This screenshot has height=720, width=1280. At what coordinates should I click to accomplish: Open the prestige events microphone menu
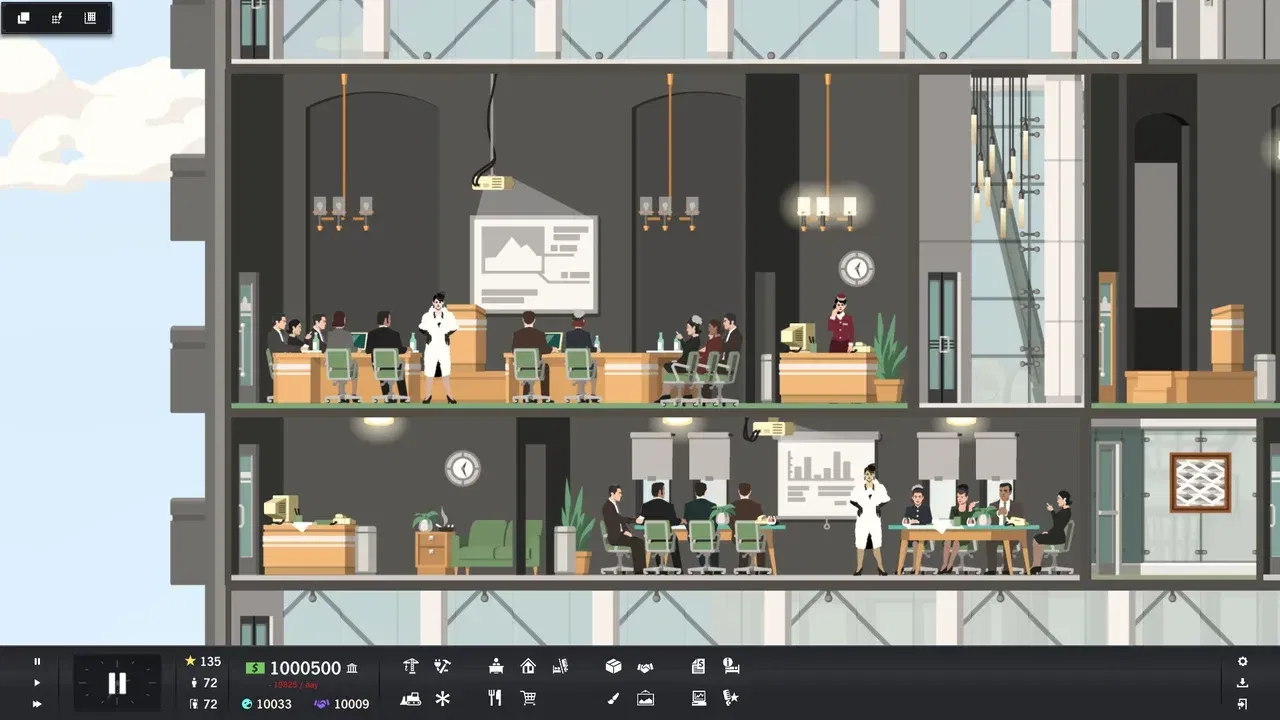[x=730, y=698]
